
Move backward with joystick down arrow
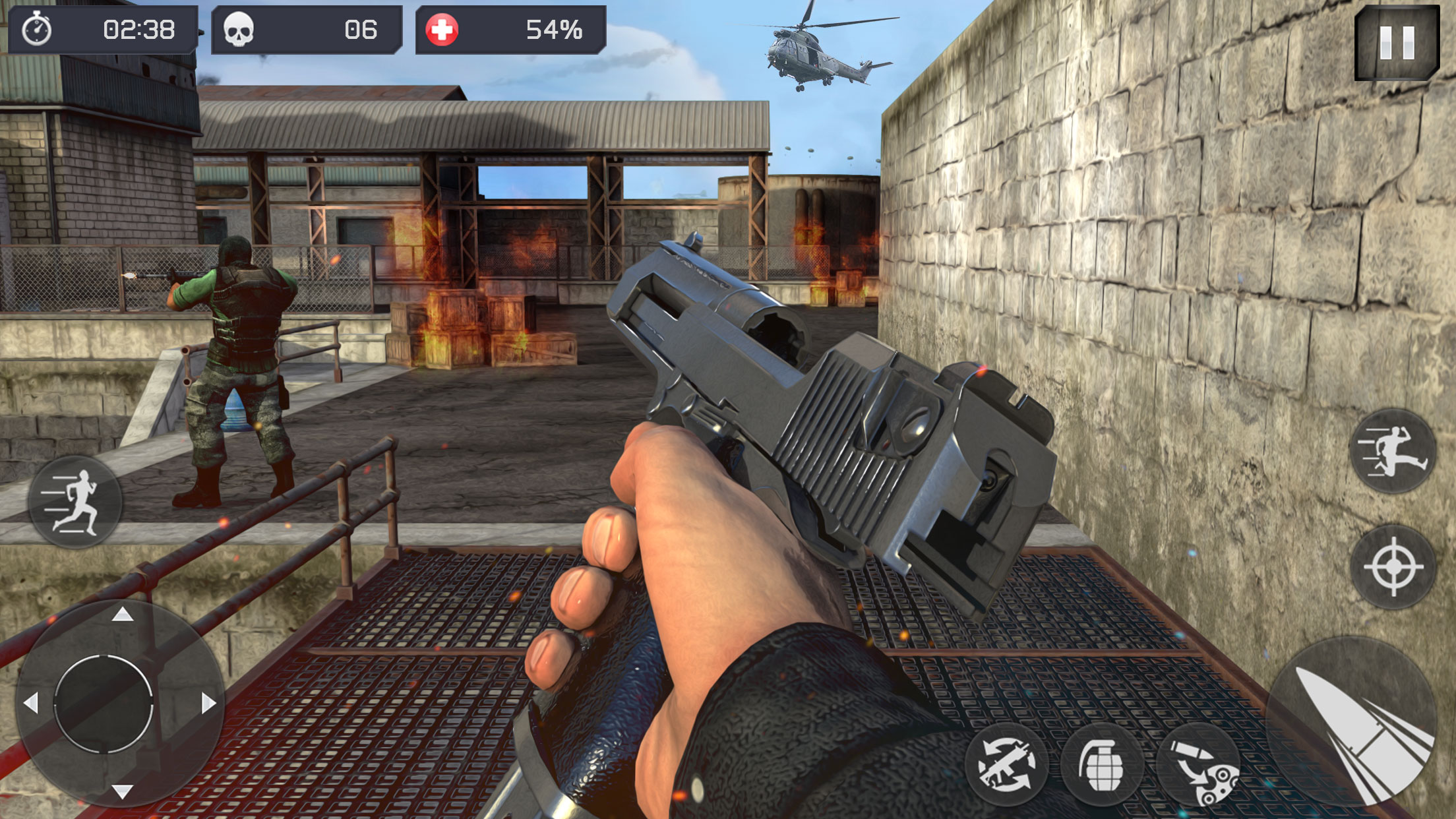(x=122, y=791)
